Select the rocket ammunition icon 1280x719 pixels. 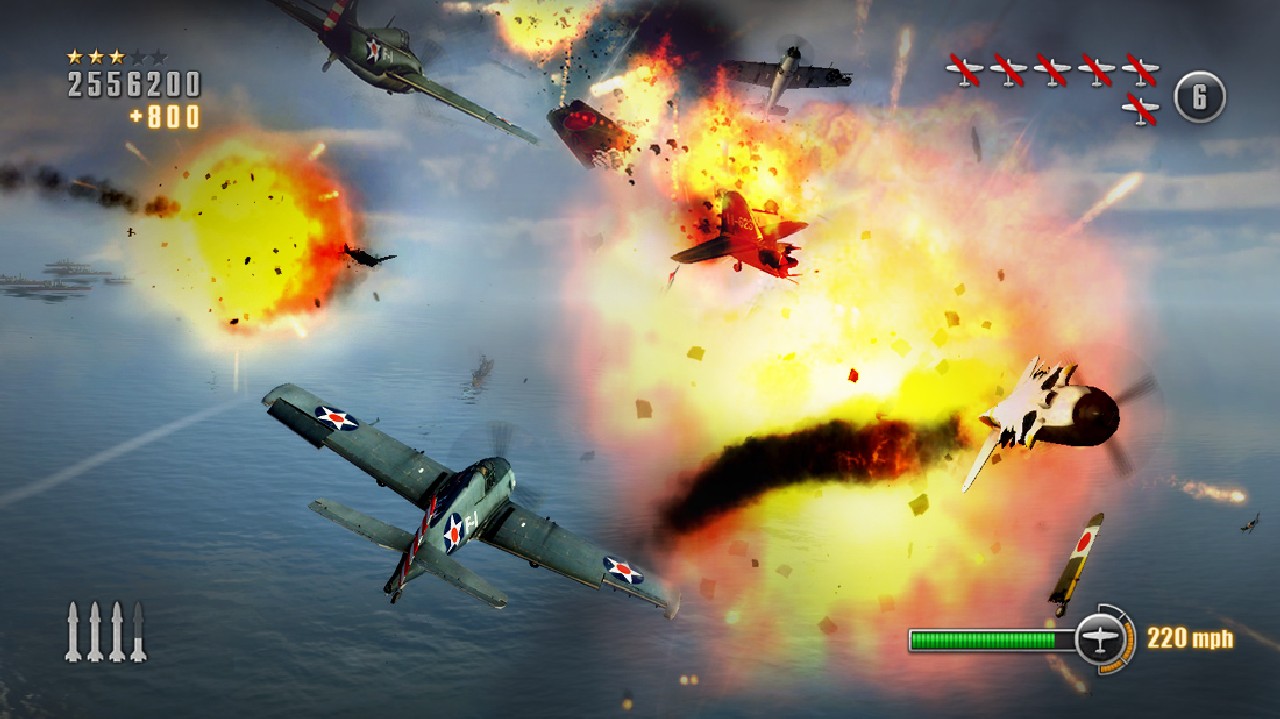(x=105, y=632)
